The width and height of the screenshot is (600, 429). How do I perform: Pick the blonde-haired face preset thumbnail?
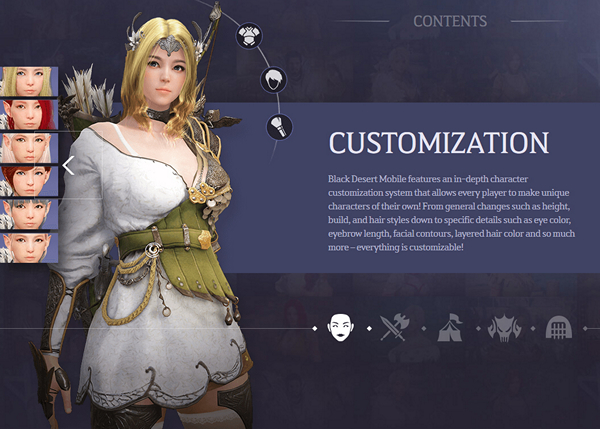click(x=28, y=81)
